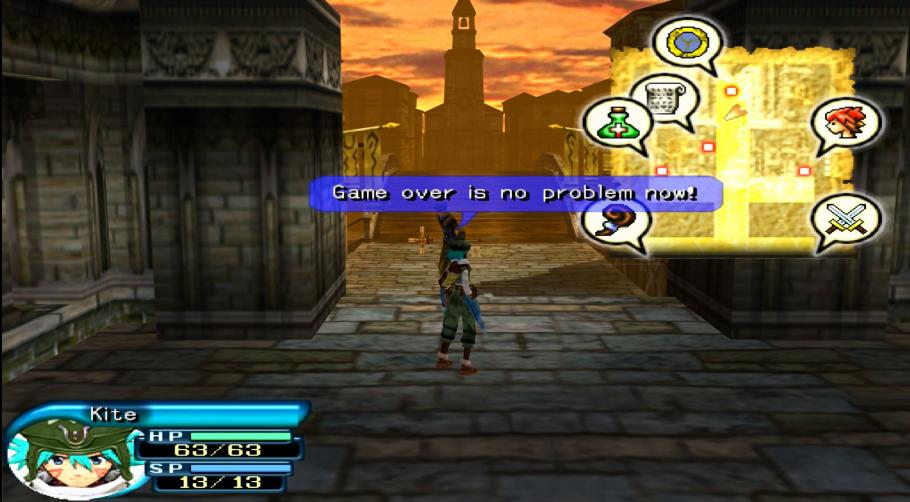Click the spiral staff shop bubble

tap(612, 221)
